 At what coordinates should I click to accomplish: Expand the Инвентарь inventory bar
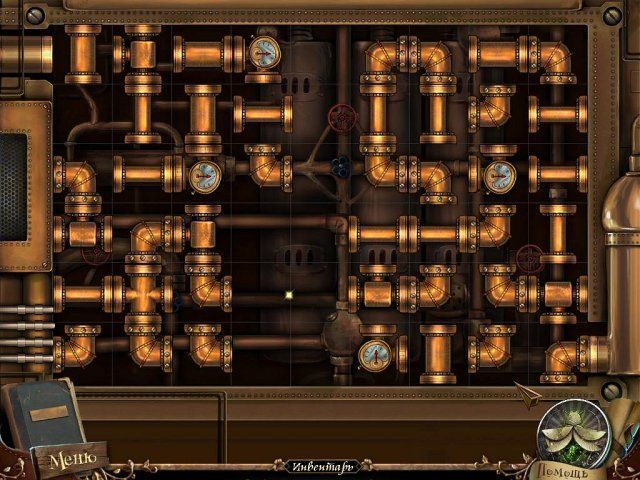[320, 466]
